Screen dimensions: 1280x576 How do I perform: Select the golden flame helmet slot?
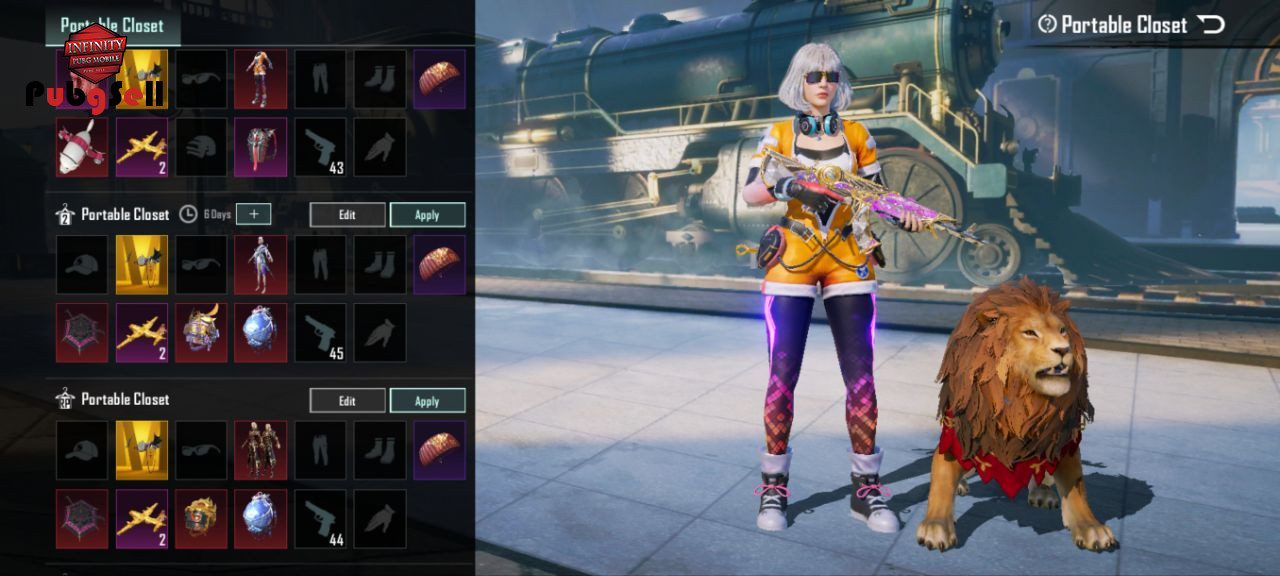tap(201, 518)
